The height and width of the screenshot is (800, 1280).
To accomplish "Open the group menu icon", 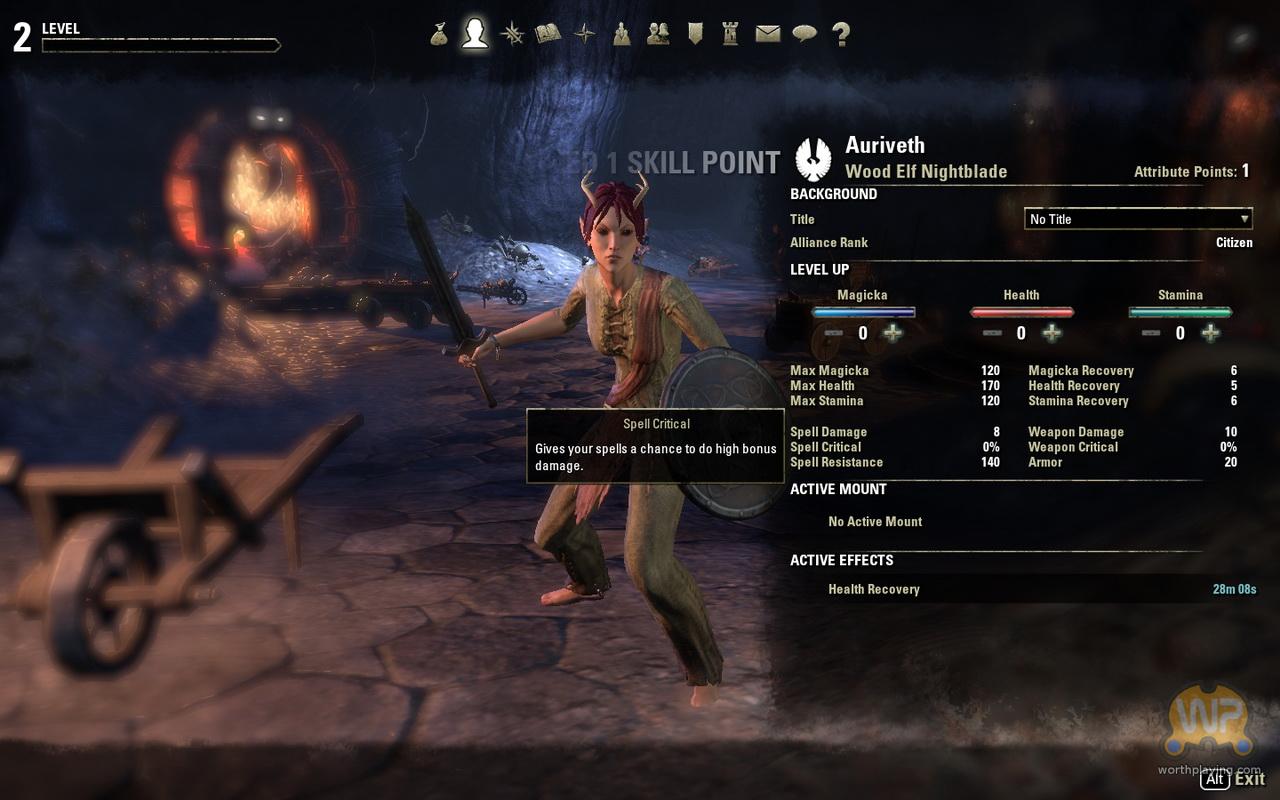I will coord(622,34).
